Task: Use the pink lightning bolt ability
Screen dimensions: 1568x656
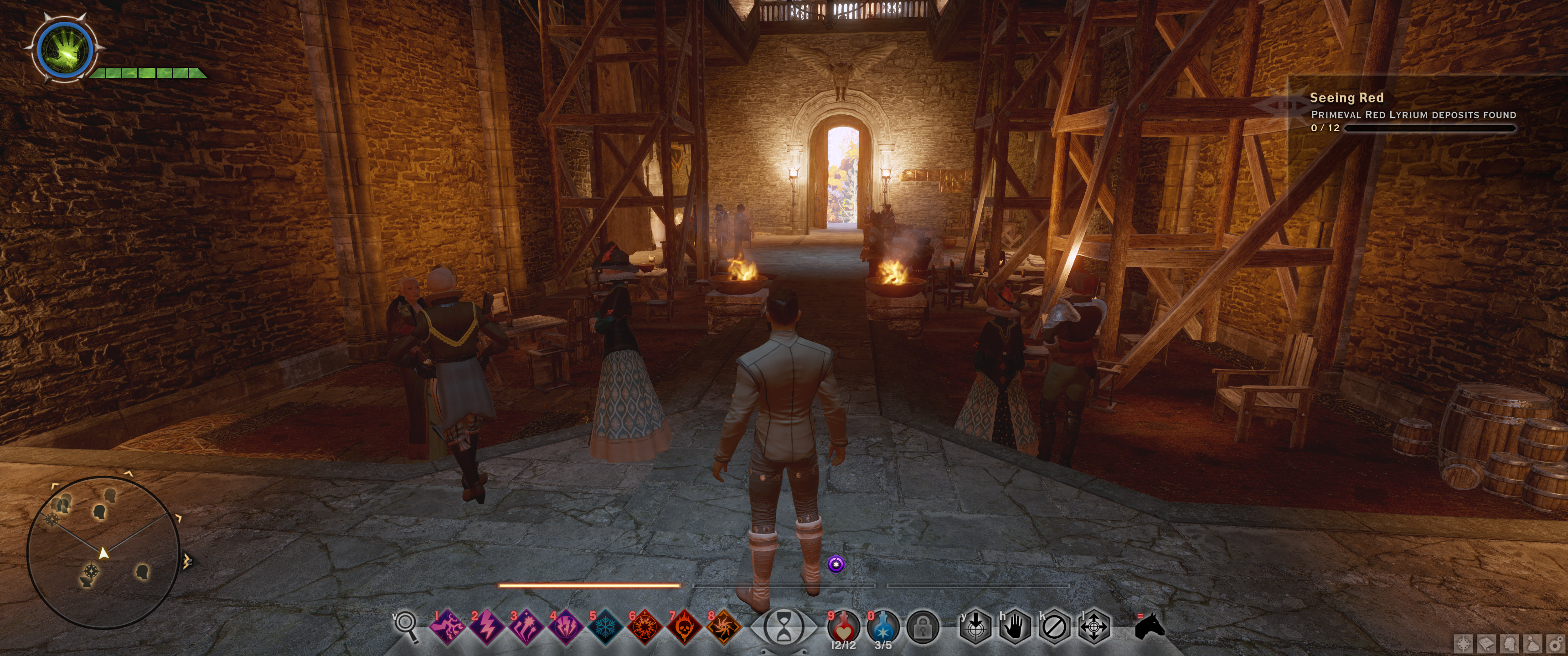Action: 487,627
